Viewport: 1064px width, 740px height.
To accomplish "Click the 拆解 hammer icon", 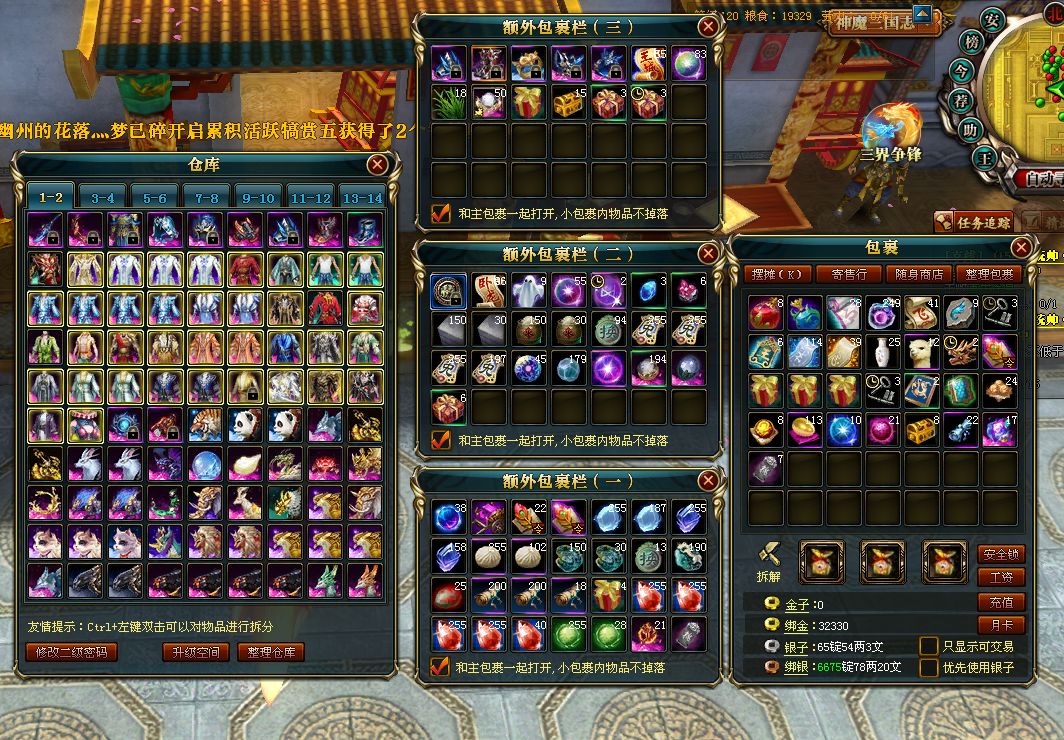I will click(x=768, y=555).
